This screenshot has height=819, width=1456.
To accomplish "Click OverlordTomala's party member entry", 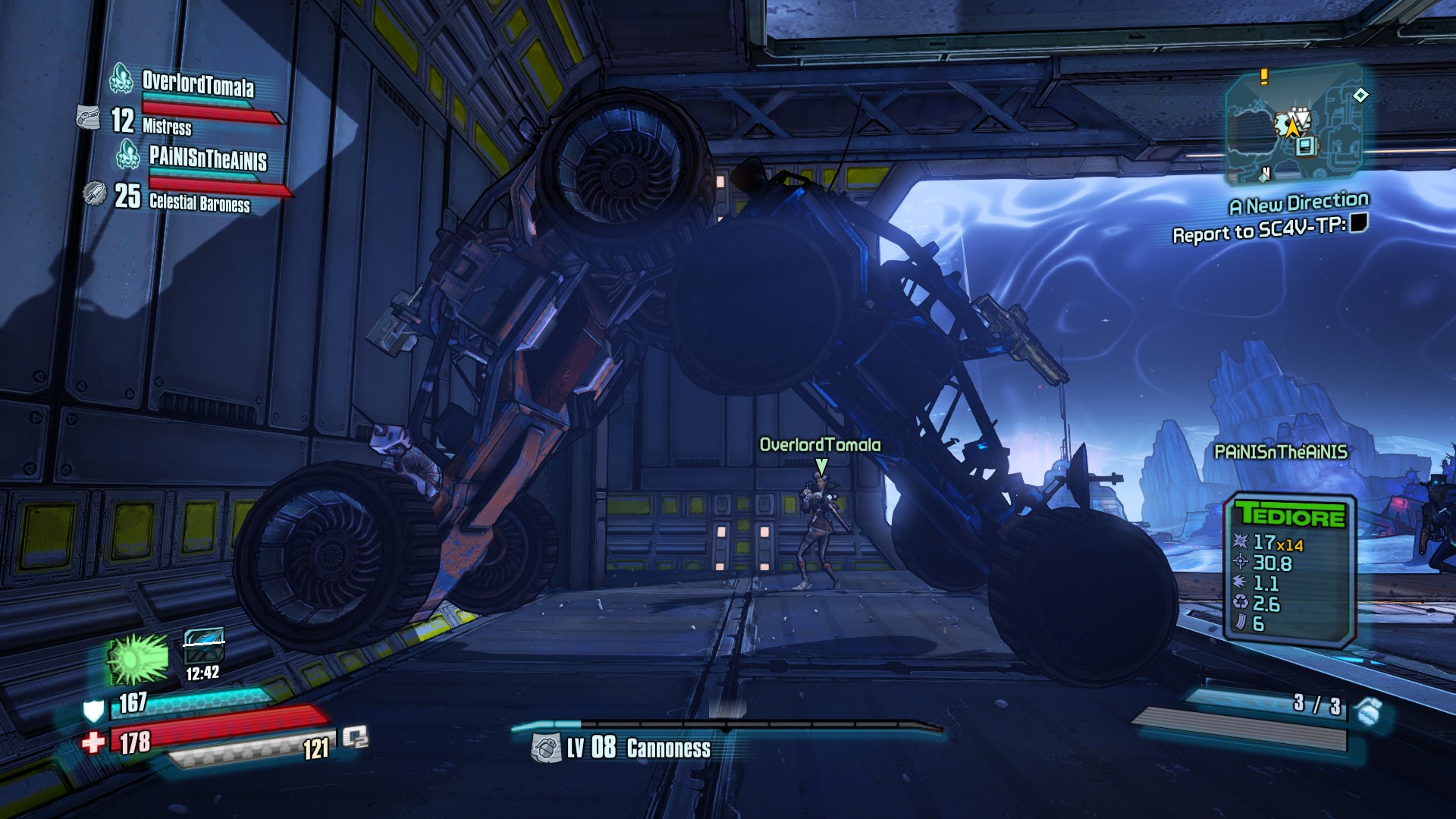I will point(197,83).
